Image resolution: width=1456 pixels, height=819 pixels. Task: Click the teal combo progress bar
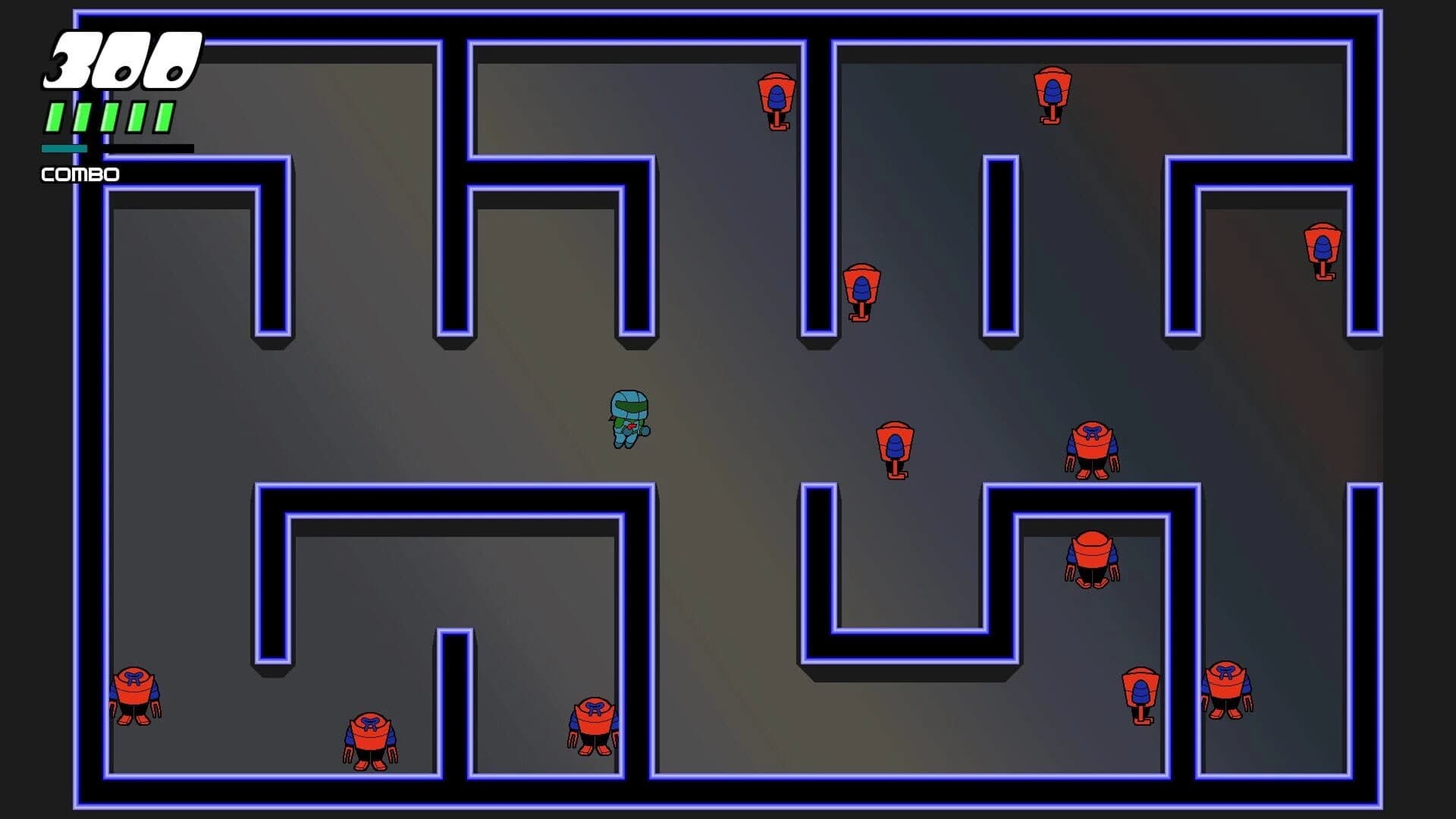(x=64, y=149)
